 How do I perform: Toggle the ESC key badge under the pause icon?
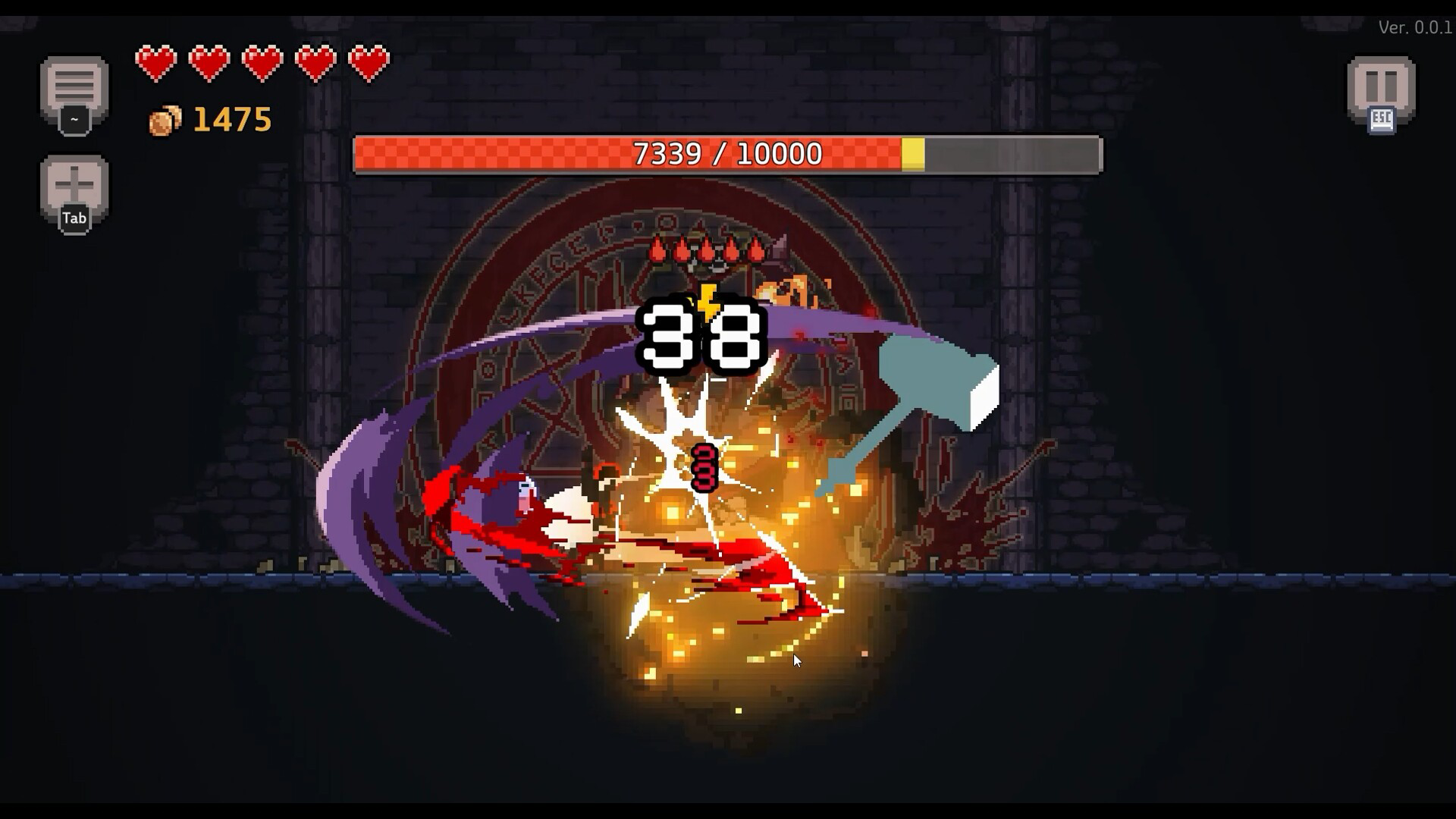tap(1382, 118)
